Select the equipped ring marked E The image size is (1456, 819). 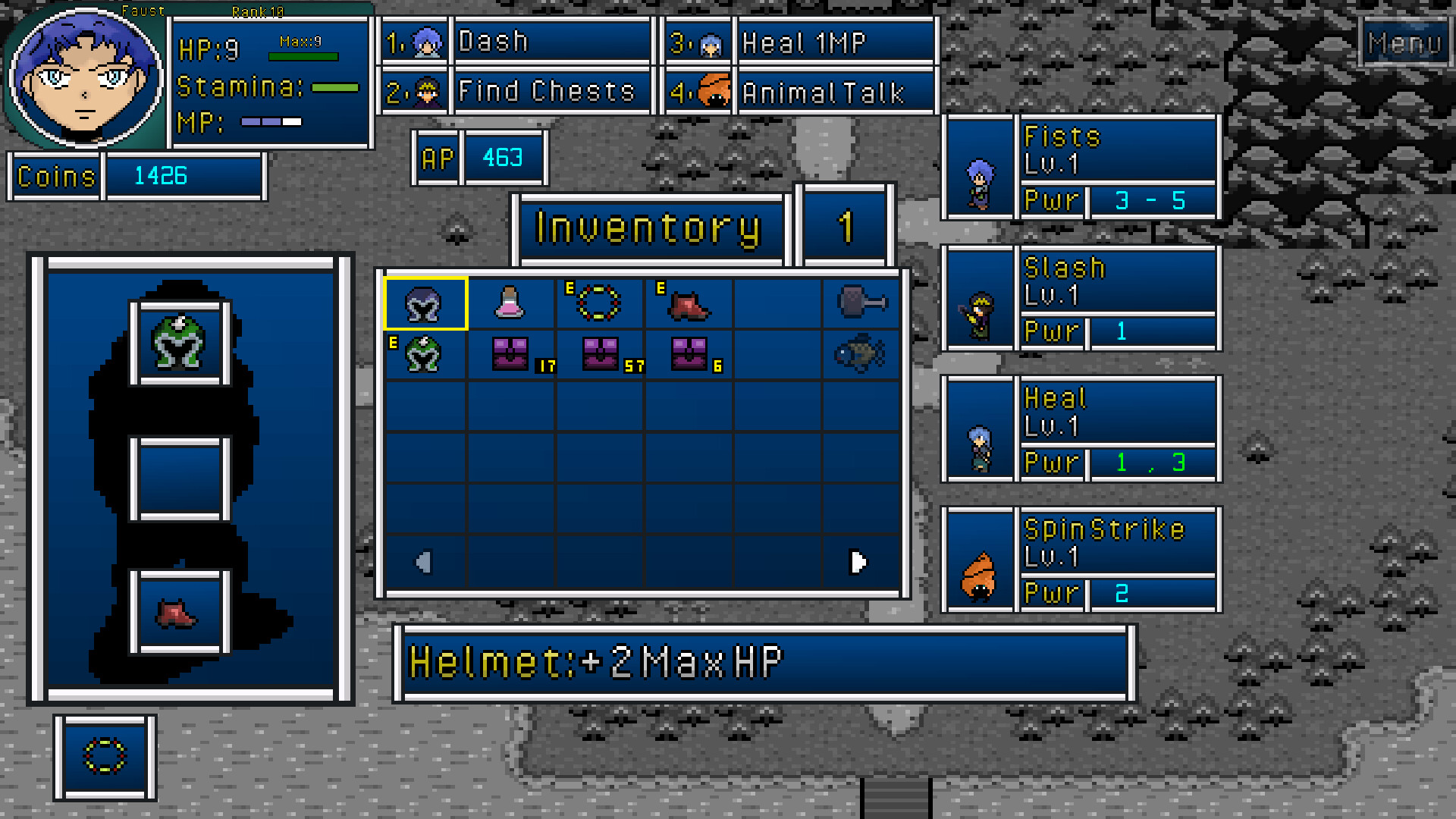coord(600,303)
